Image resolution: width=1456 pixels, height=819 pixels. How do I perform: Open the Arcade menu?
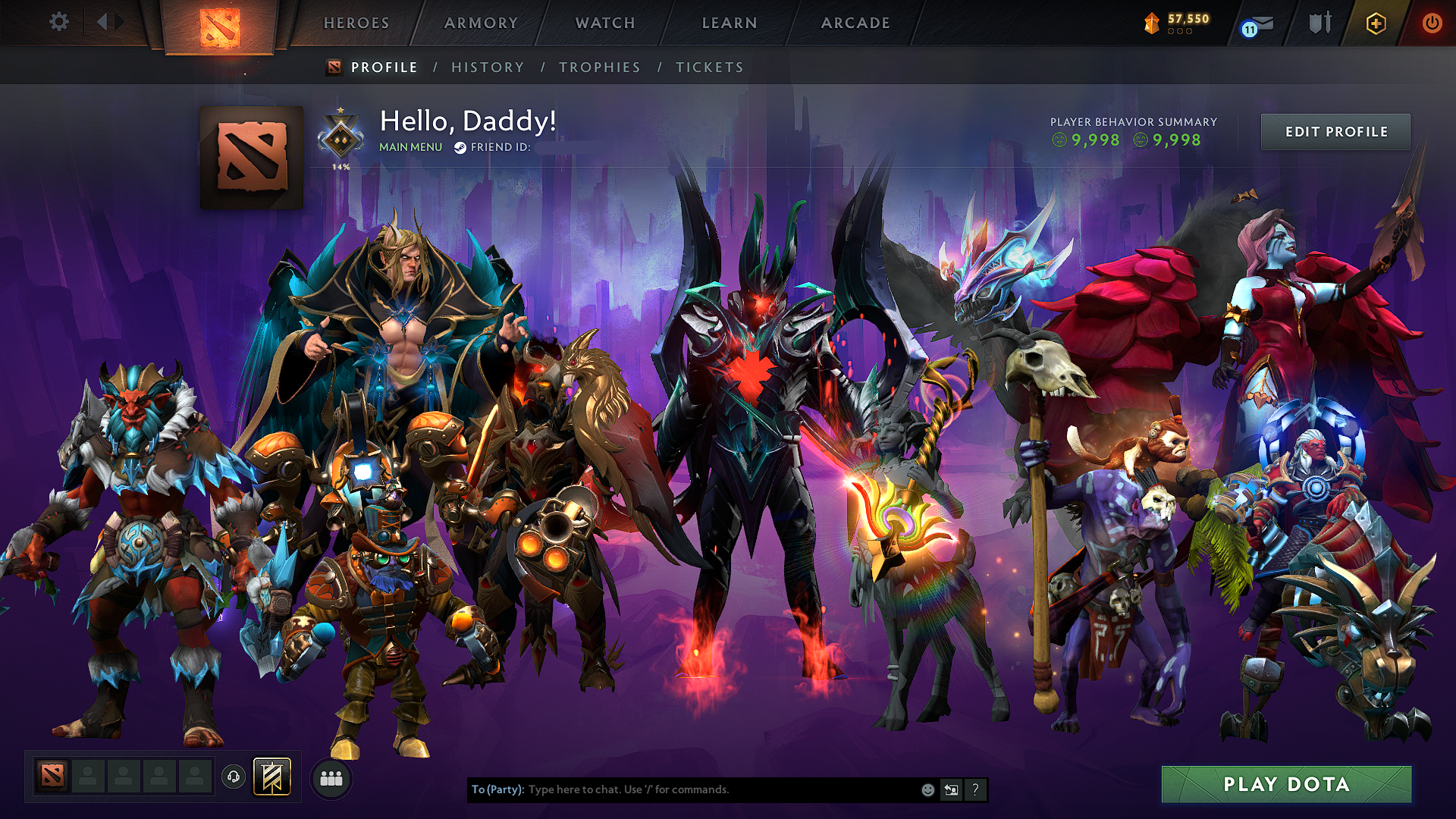click(855, 23)
